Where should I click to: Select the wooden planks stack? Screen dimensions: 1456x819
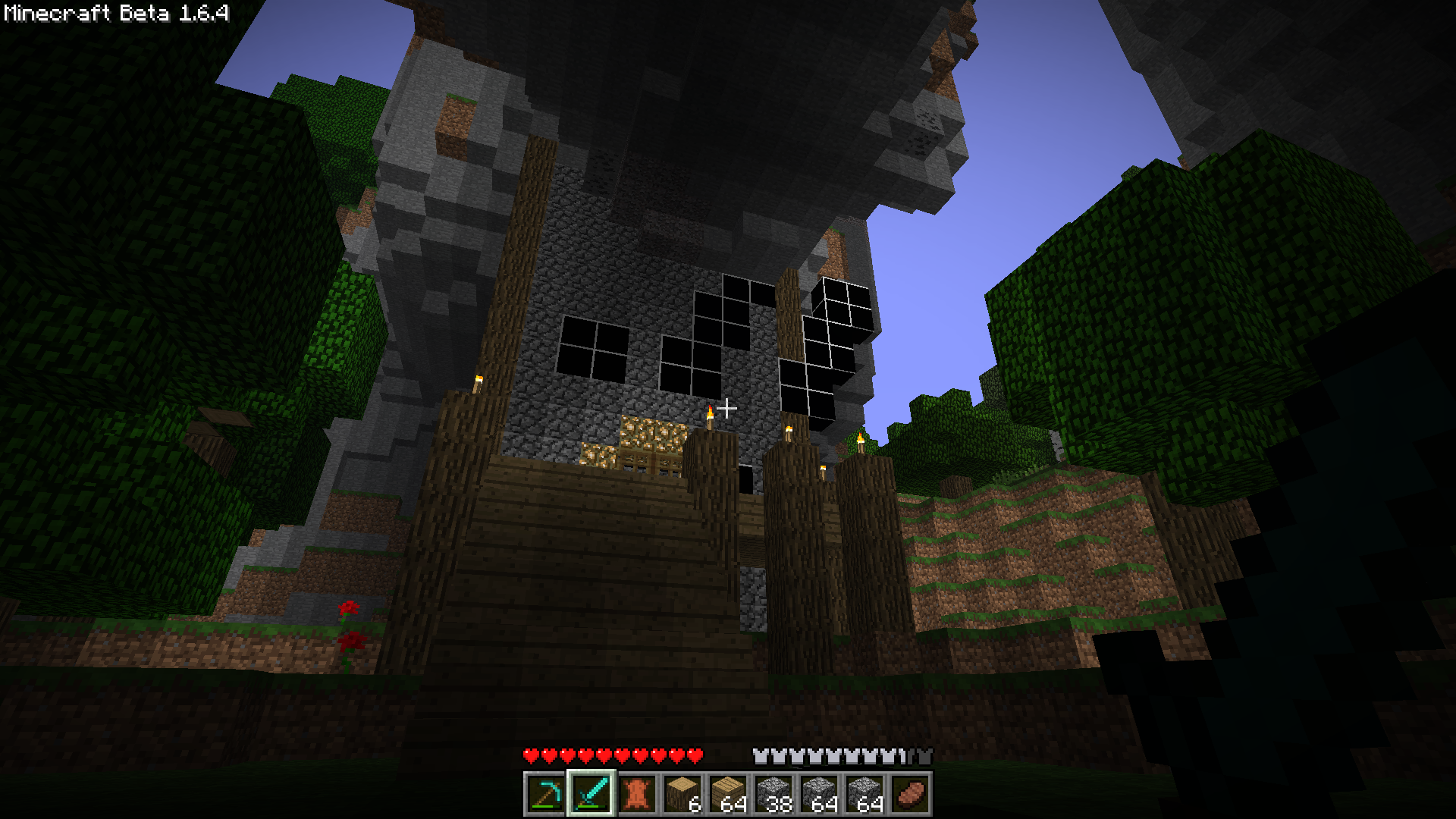click(727, 794)
